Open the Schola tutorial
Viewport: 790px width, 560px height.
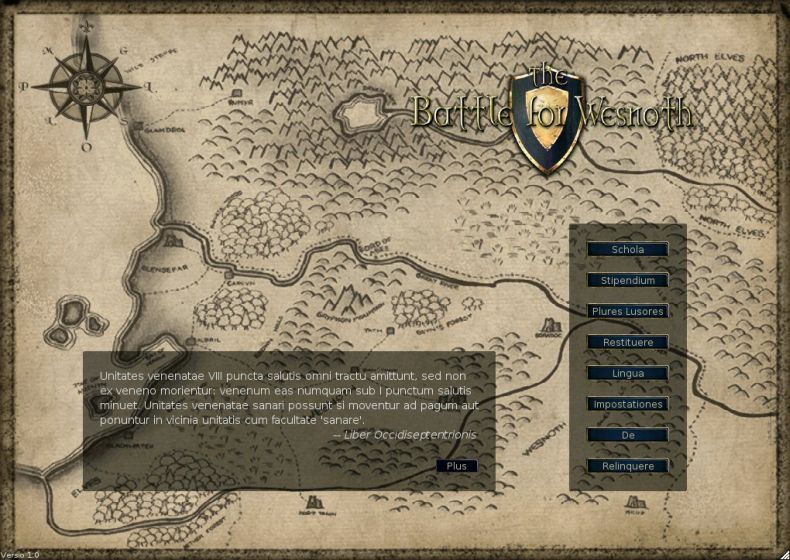pyautogui.click(x=627, y=249)
